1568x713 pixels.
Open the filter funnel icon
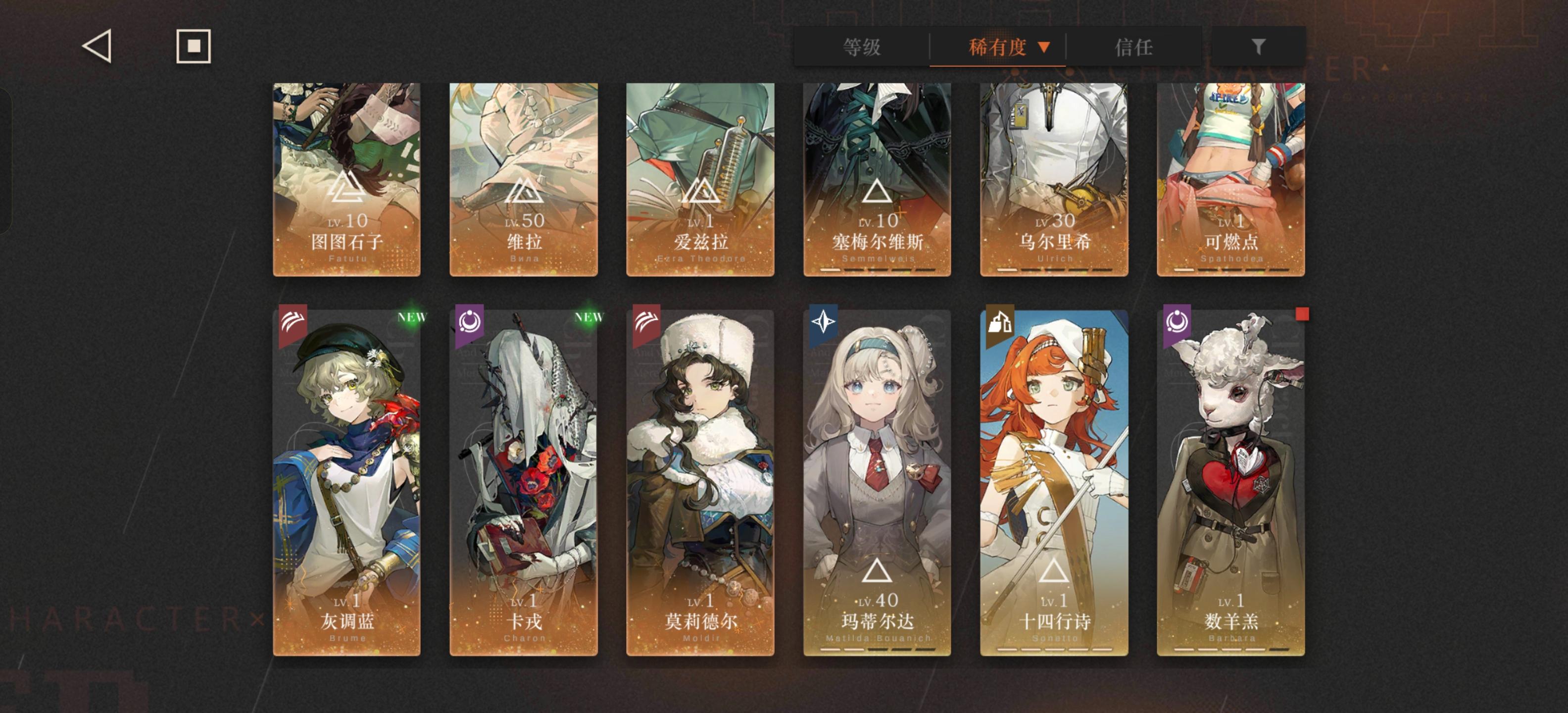pyautogui.click(x=1259, y=46)
